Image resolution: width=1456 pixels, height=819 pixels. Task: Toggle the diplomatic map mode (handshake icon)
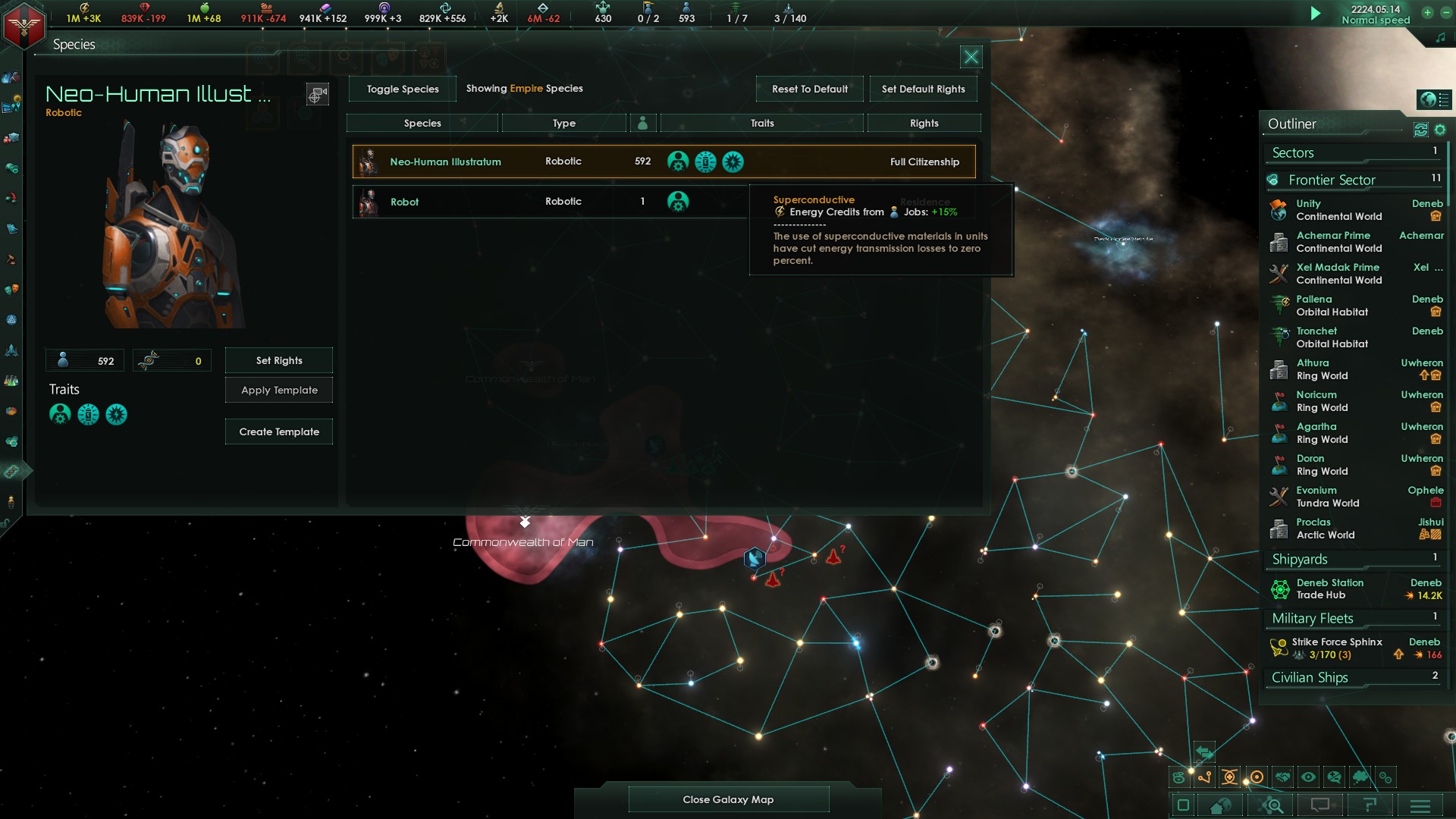1282,777
